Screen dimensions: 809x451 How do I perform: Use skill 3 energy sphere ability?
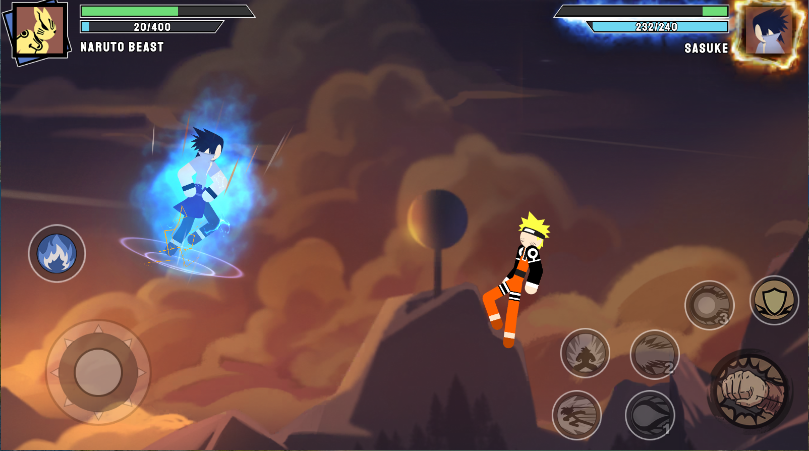pos(709,304)
